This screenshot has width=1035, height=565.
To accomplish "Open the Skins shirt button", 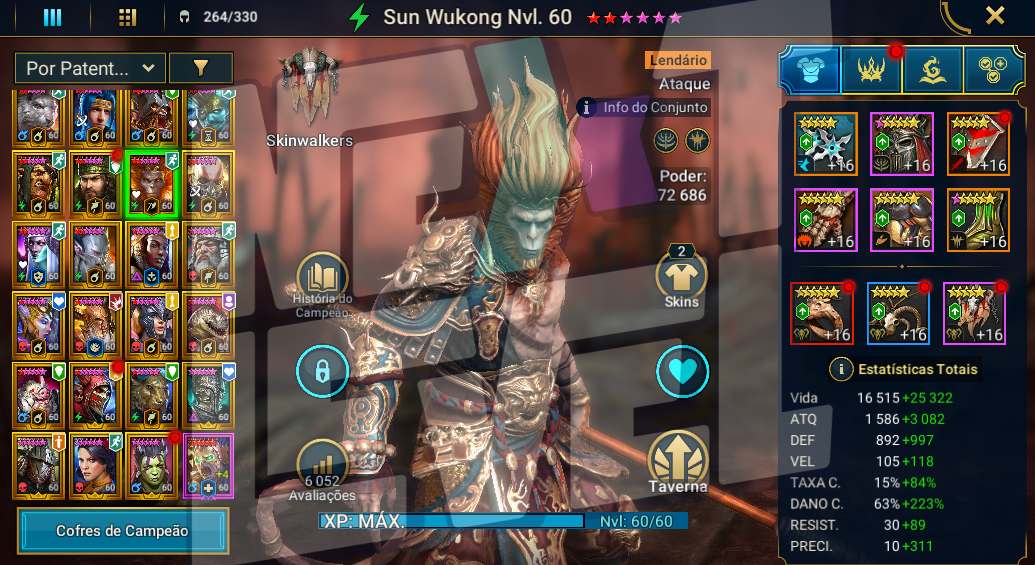I will (x=682, y=274).
